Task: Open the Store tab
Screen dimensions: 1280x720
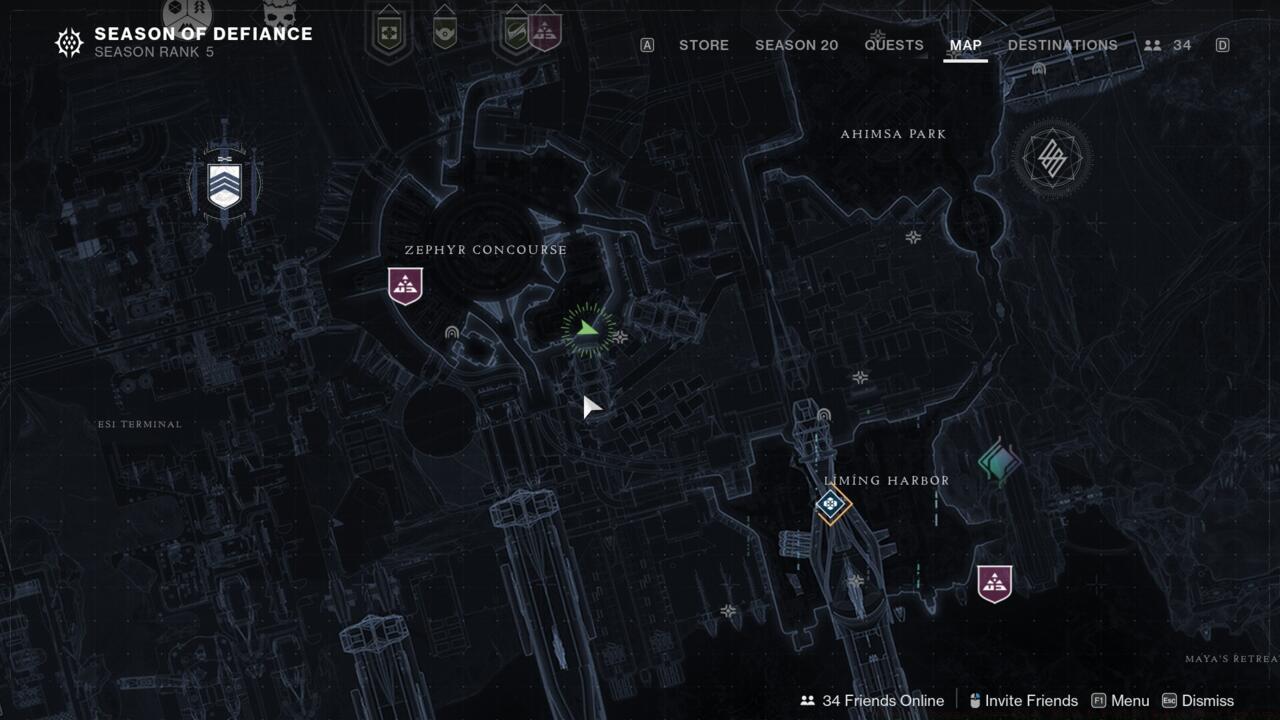Action: (703, 45)
